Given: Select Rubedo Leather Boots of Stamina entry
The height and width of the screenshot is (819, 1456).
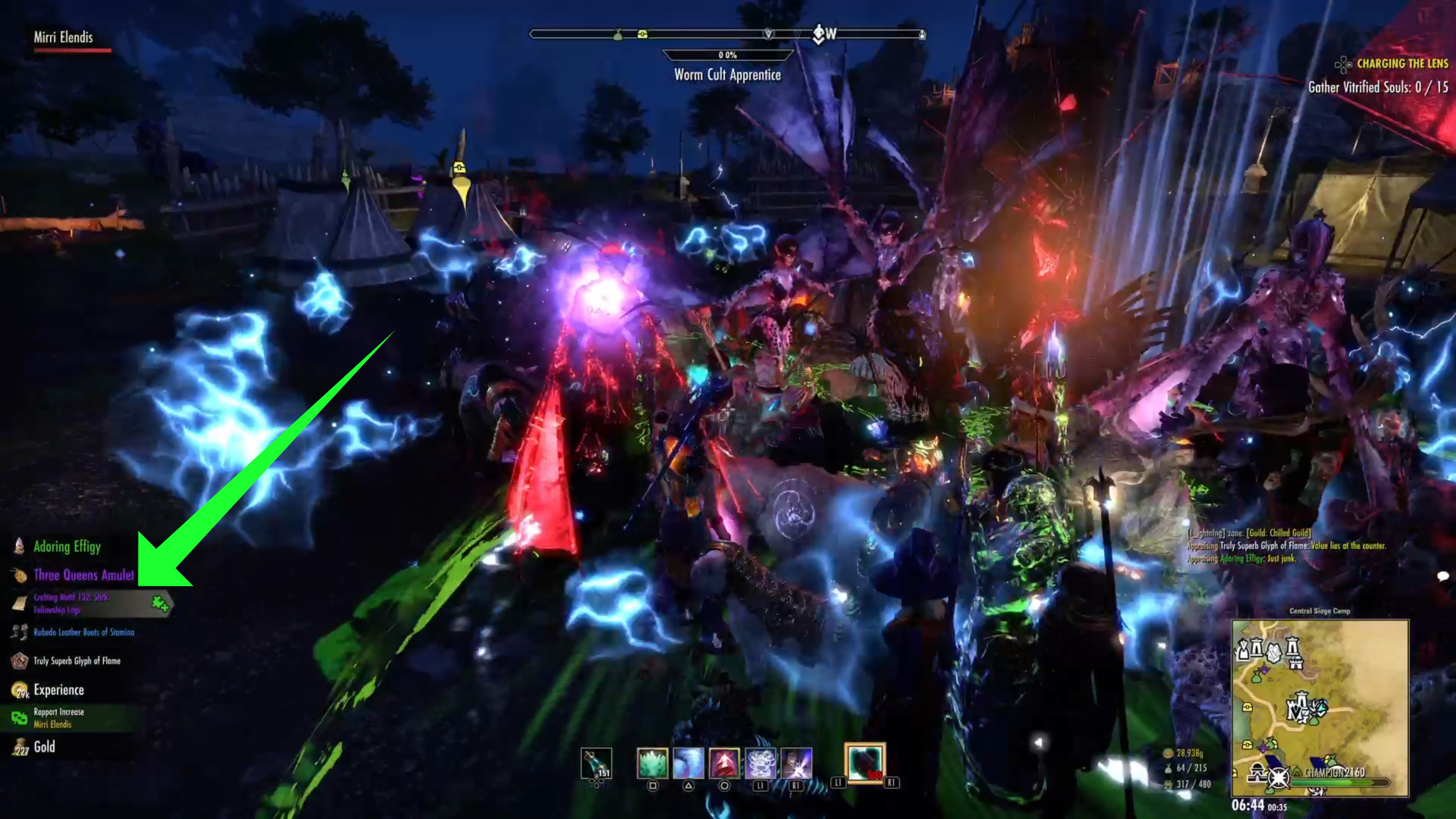Looking at the screenshot, I should (x=84, y=632).
